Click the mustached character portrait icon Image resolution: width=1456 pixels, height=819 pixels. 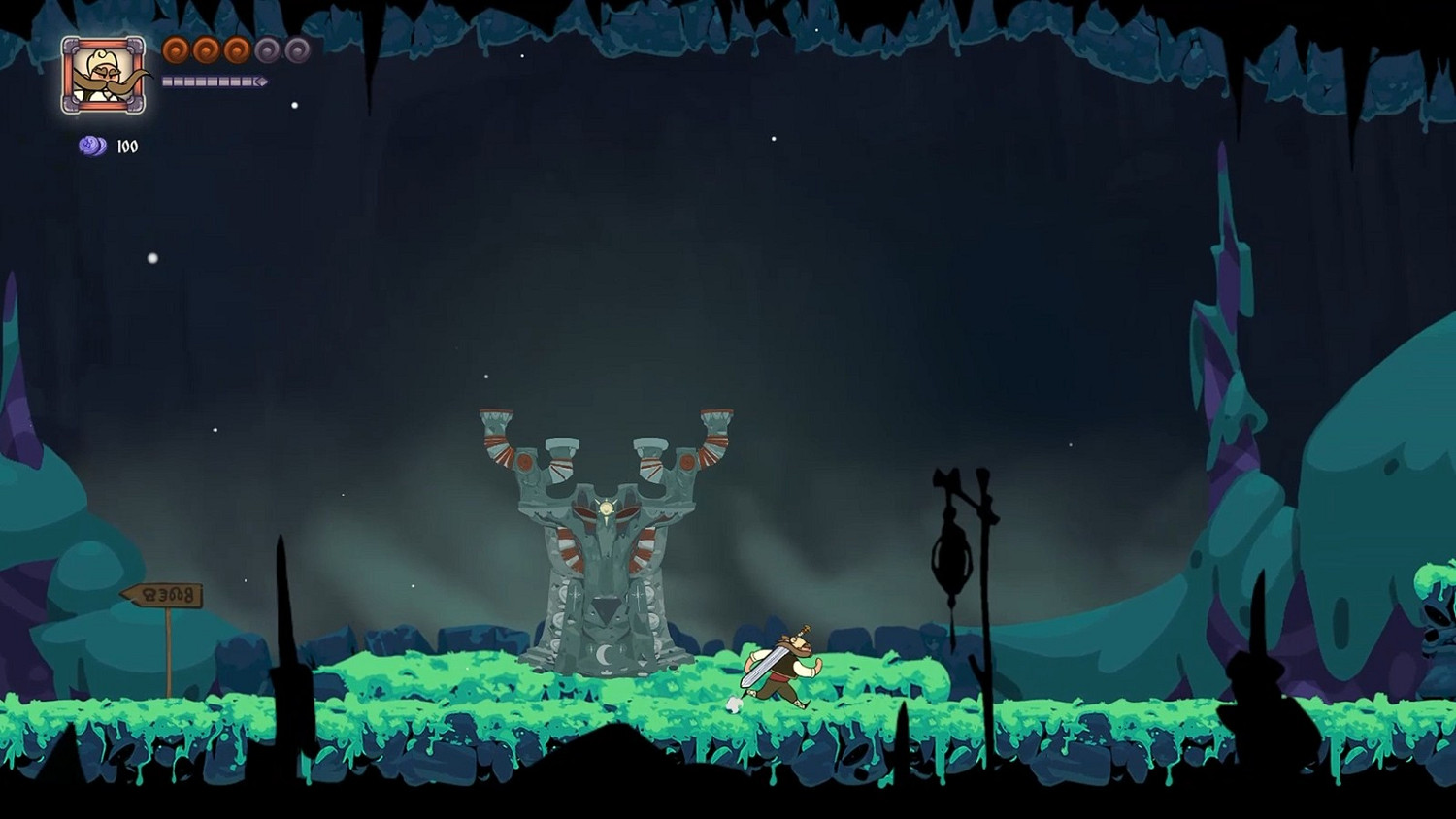104,73
